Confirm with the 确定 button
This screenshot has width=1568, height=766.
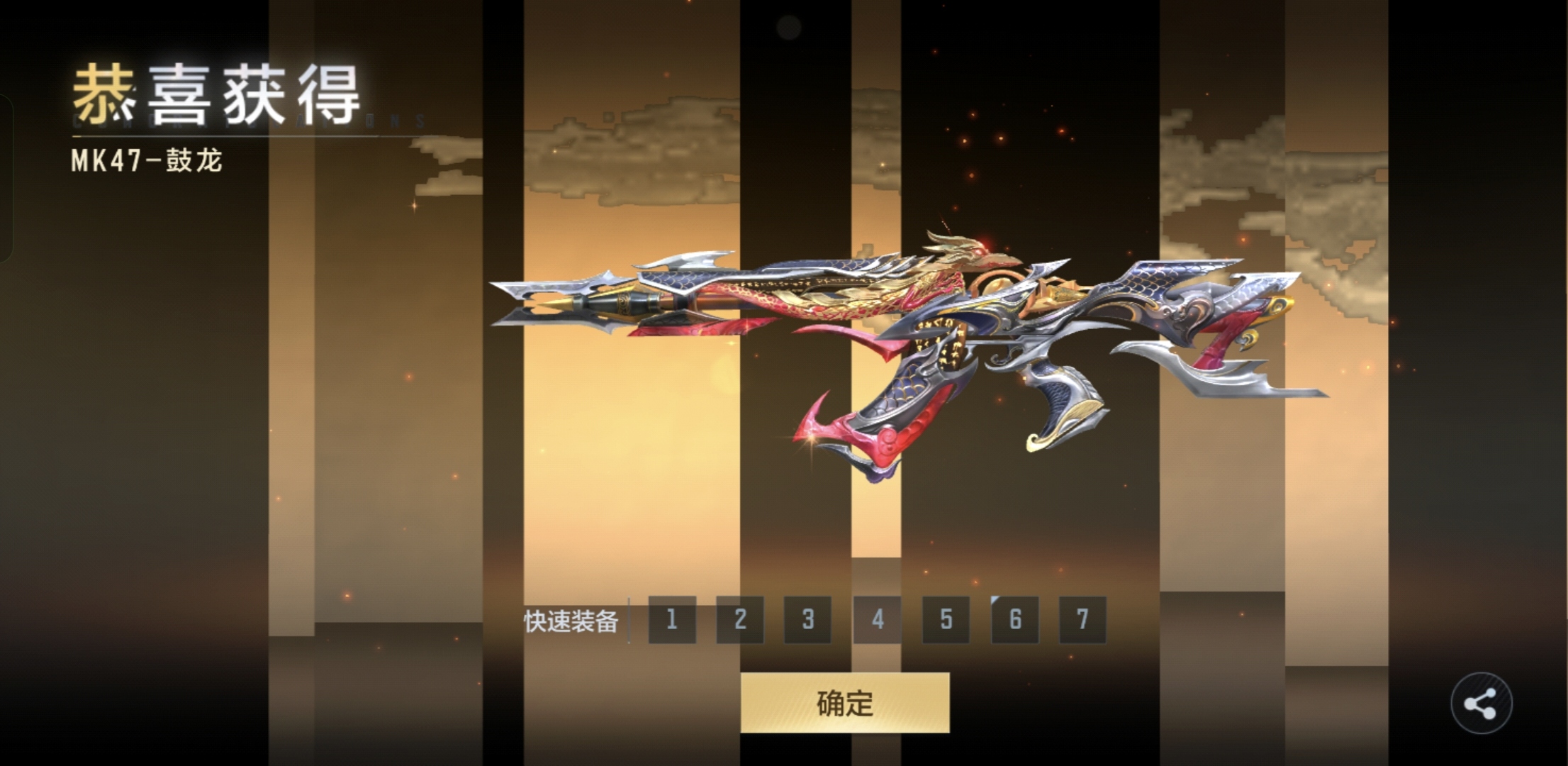click(x=844, y=702)
